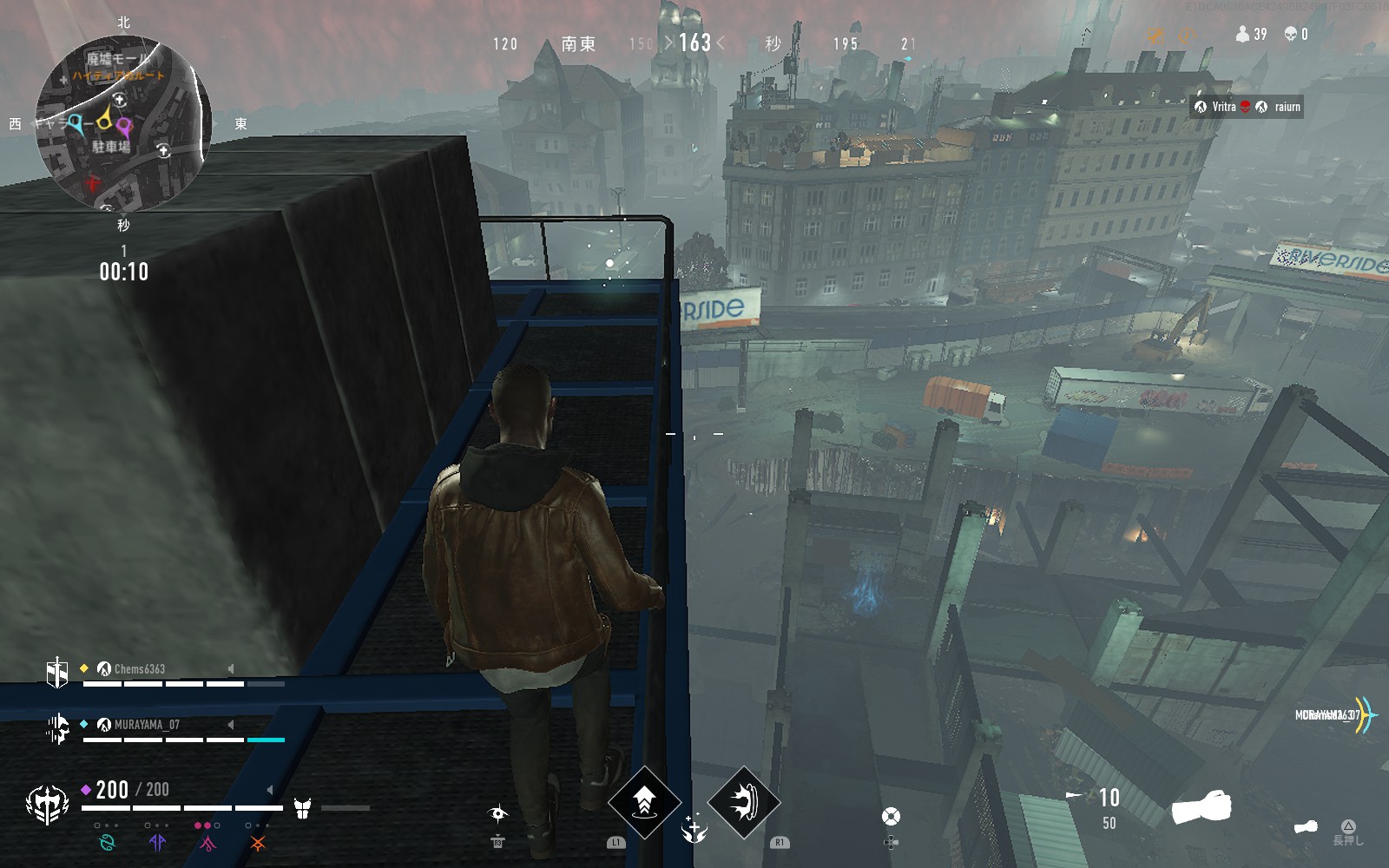Select the large fist melee weapon icon
This screenshot has height=868, width=1389.
(x=1201, y=807)
